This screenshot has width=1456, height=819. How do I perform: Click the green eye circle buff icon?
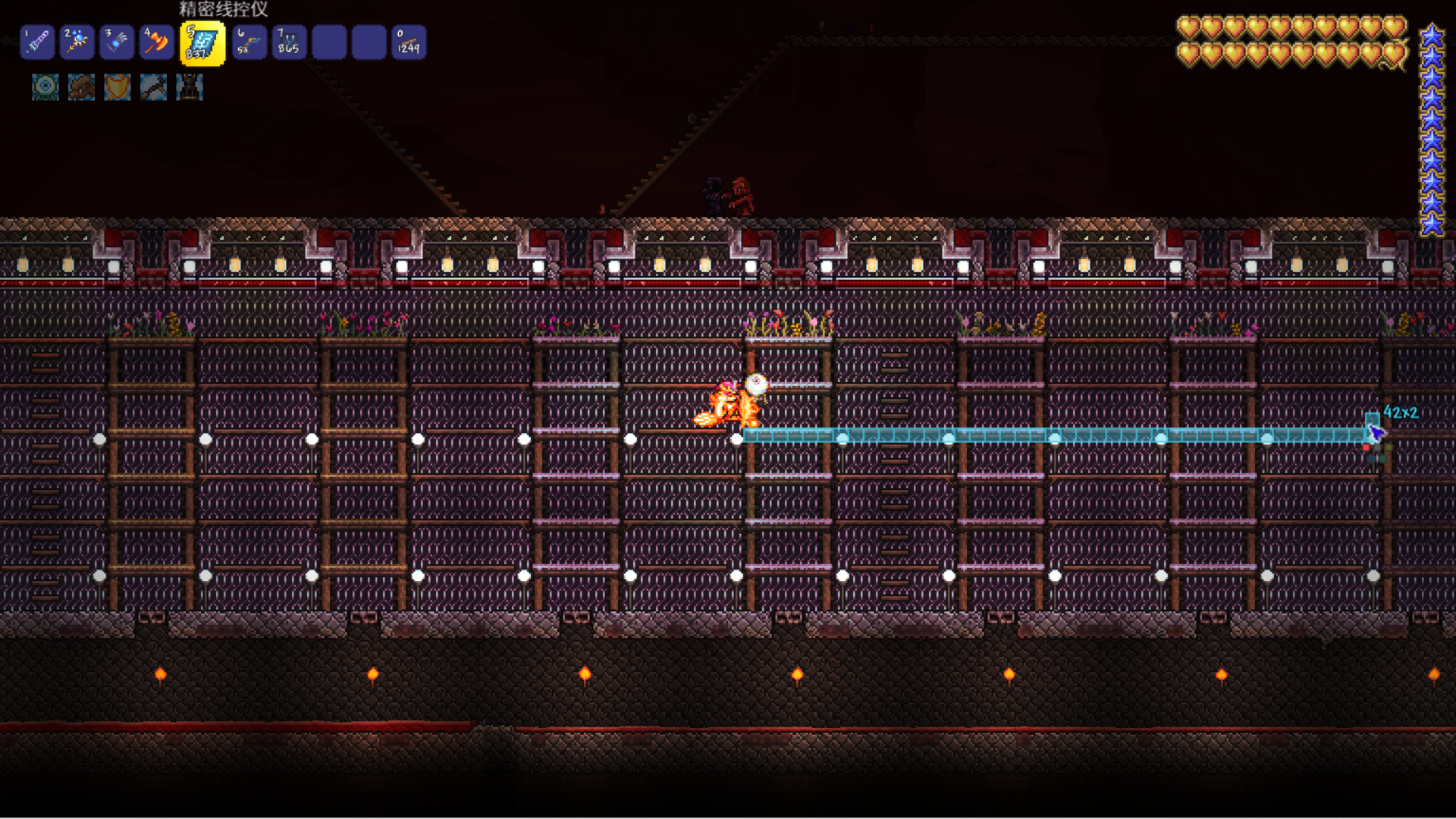[x=45, y=87]
